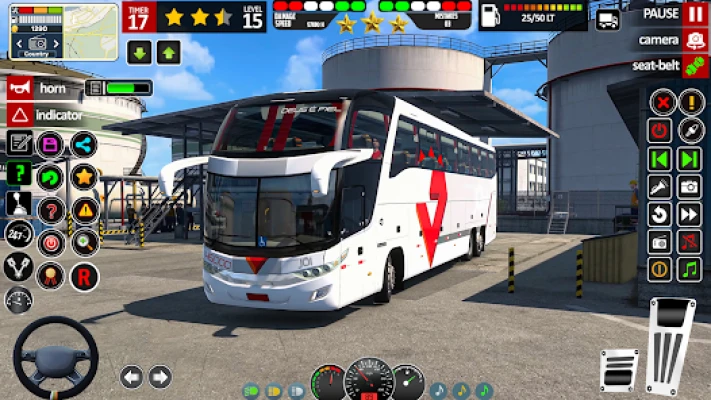Image resolution: width=711 pixels, height=400 pixels.
Task: Step on the accelerator pedal
Action: click(x=671, y=346)
